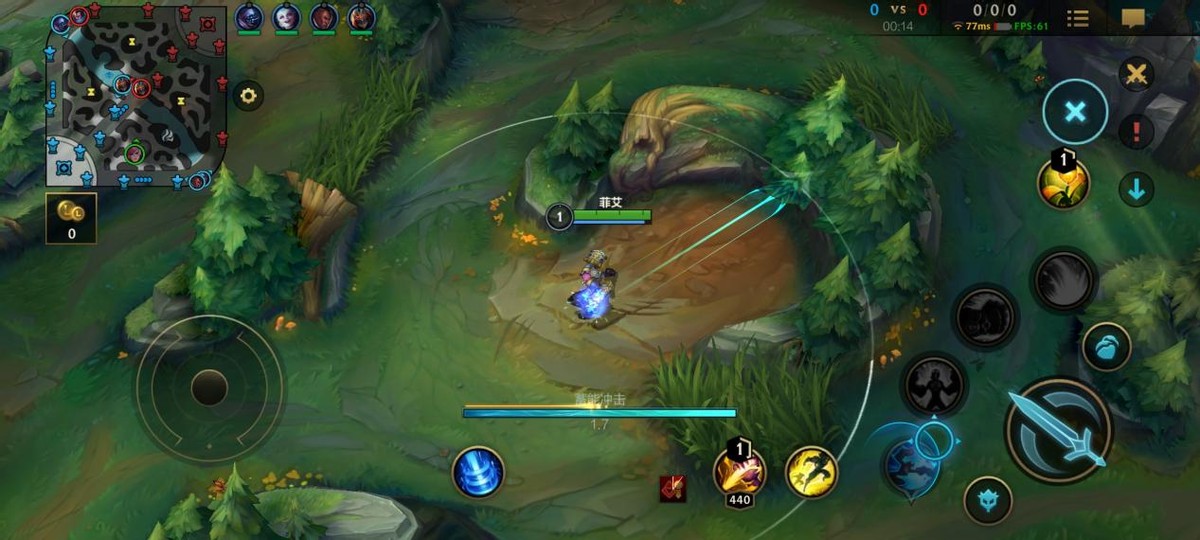This screenshot has height=540, width=1200.
Task: Send the crossed-swords attack ping
Action: tap(1136, 74)
